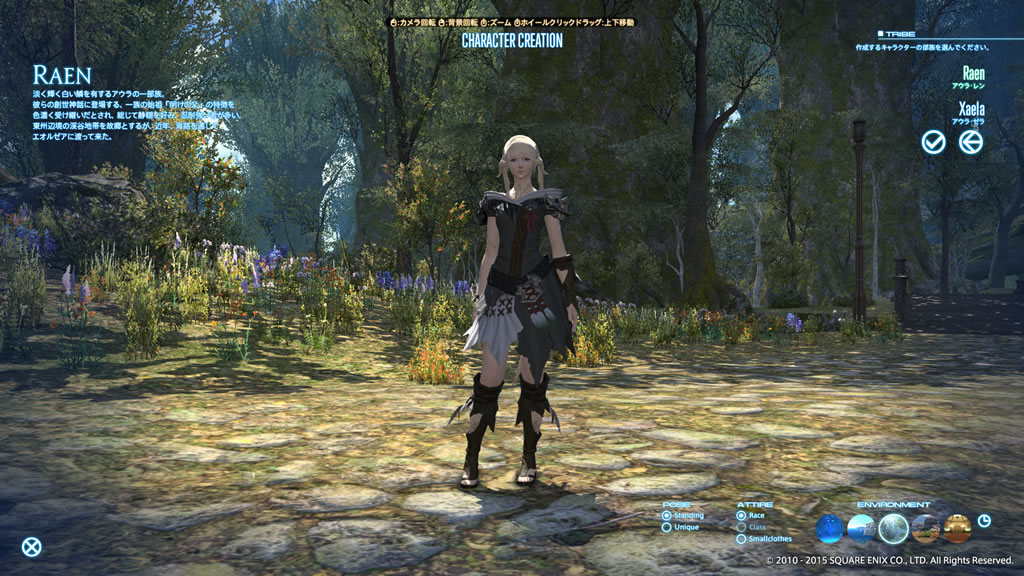This screenshot has height=576, width=1024.
Task: Switch to the rocky grassland environment
Action: pos(925,528)
